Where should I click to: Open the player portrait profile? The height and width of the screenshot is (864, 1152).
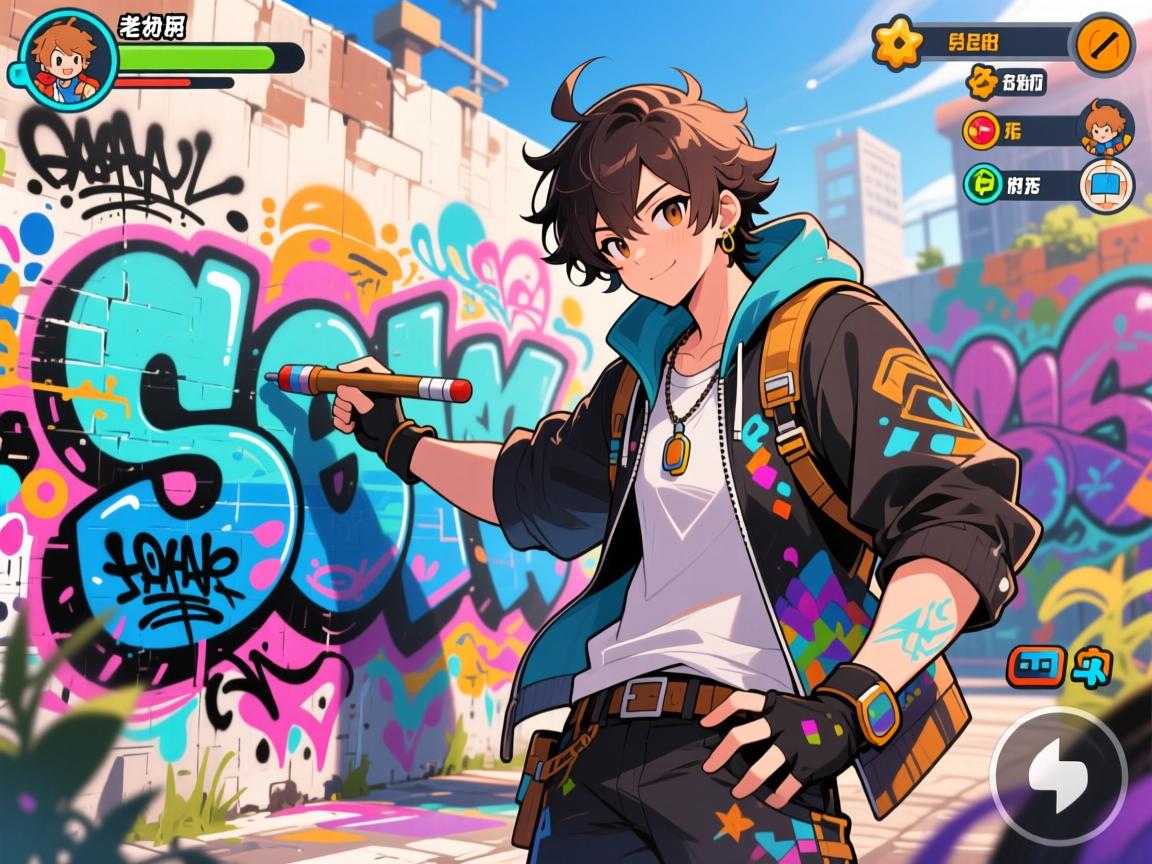coord(62,58)
